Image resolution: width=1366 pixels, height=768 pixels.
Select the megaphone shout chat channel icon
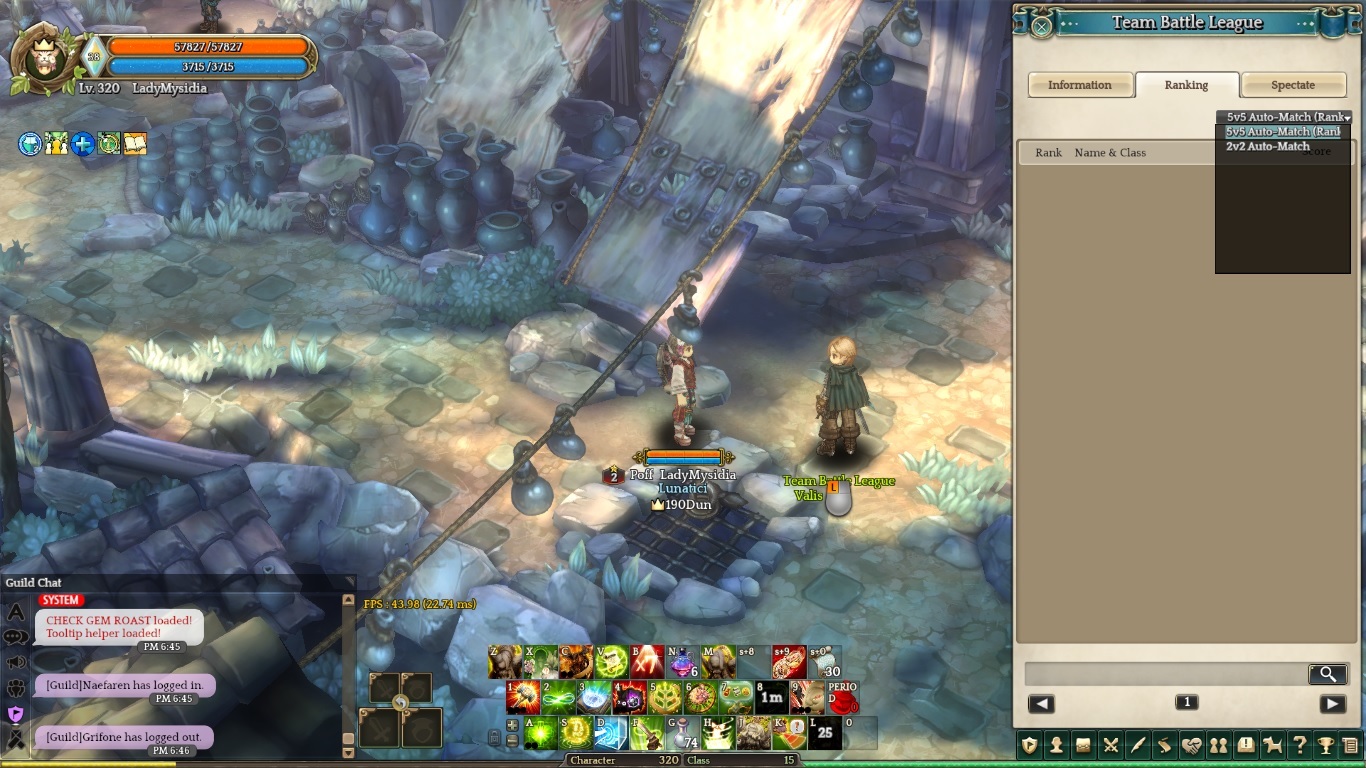tap(16, 662)
